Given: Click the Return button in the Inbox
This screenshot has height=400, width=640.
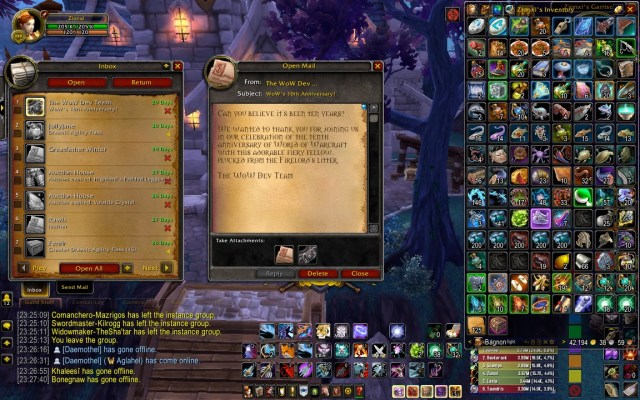Looking at the screenshot, I should [140, 82].
